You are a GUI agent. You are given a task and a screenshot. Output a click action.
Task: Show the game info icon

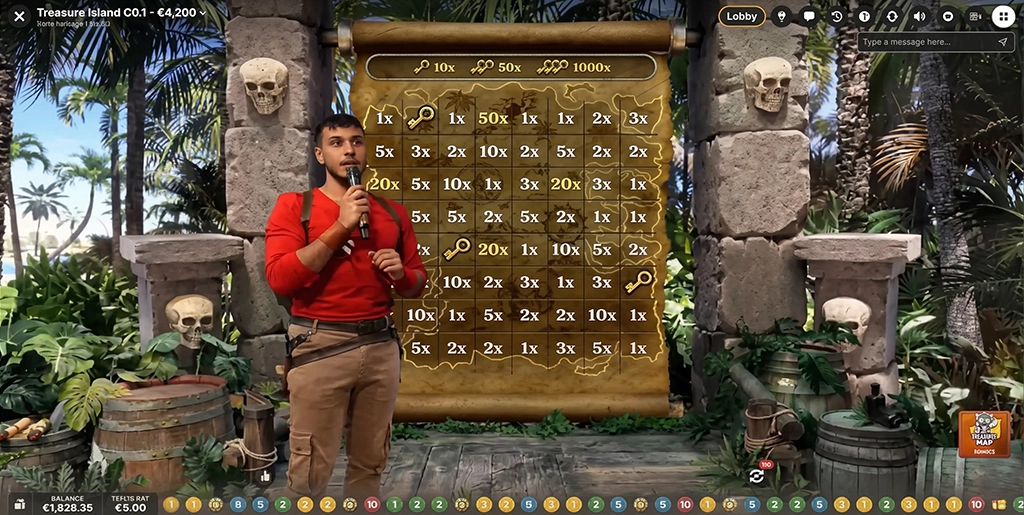[x=865, y=16]
